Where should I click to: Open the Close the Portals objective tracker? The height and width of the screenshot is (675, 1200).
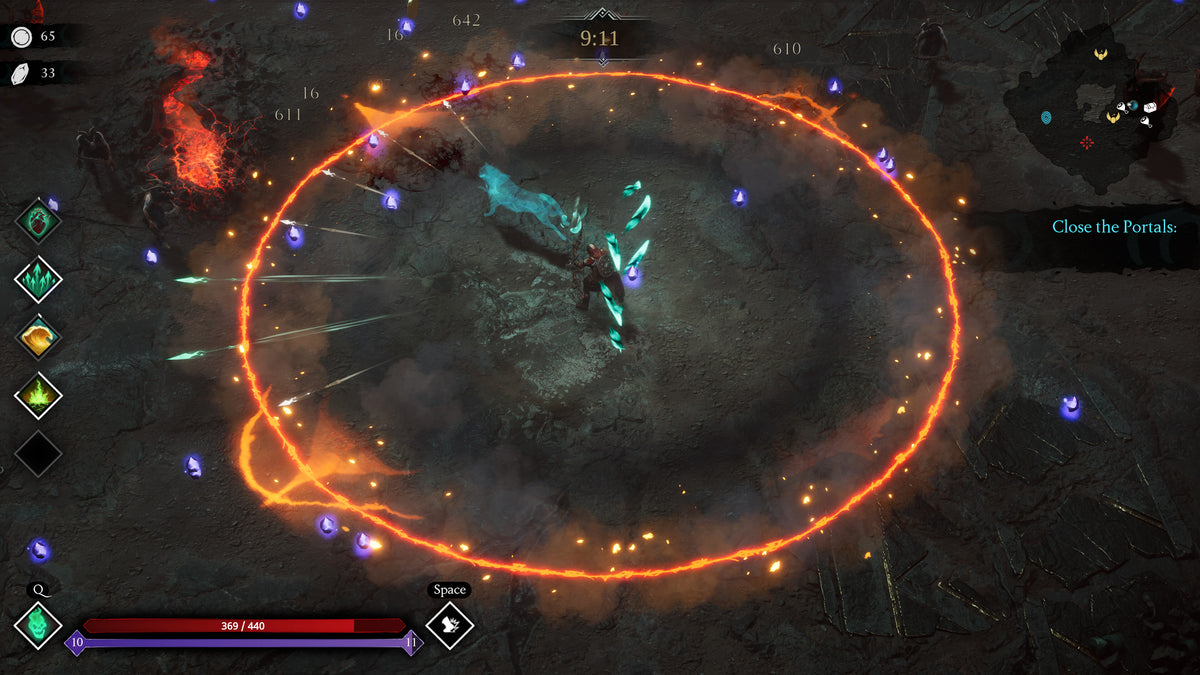[1114, 227]
